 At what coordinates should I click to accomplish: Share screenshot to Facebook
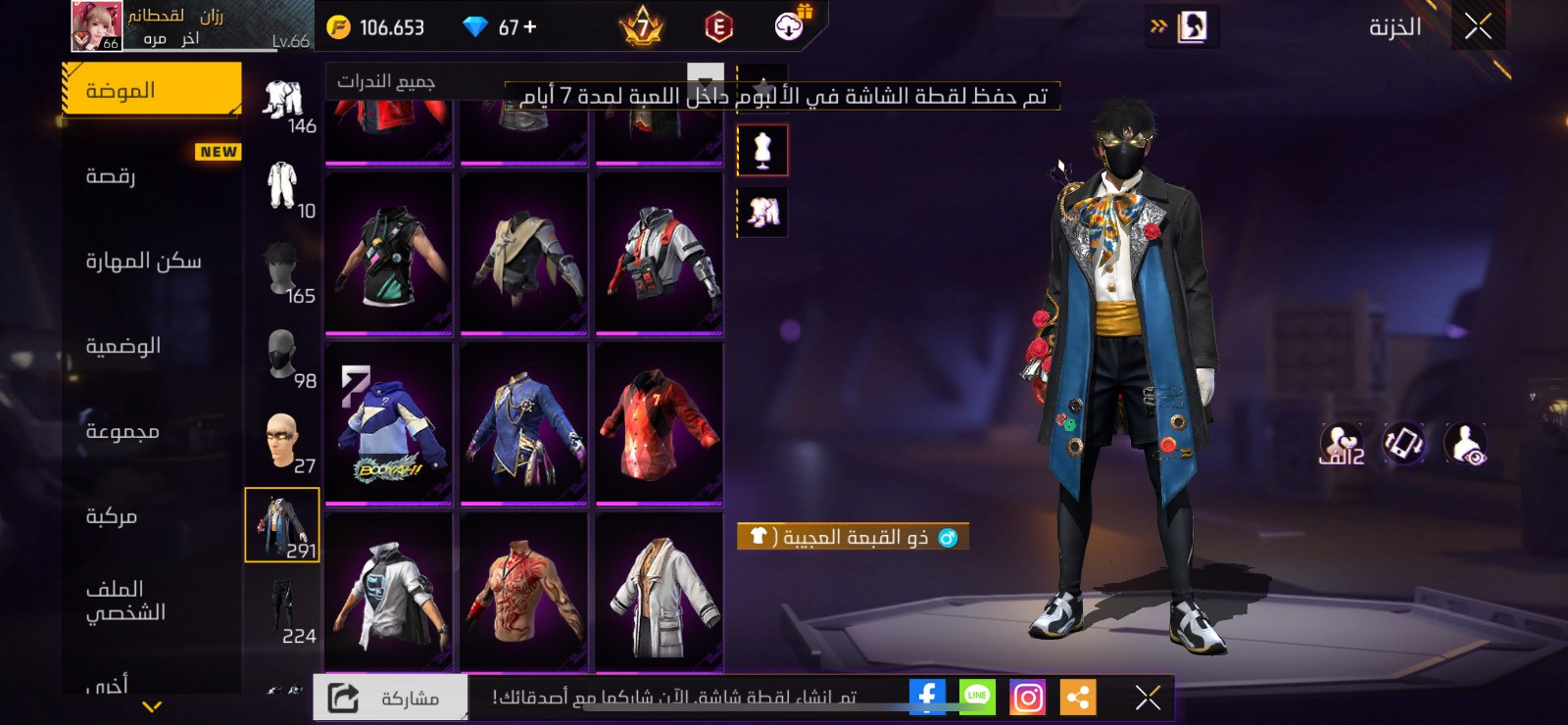[927, 697]
